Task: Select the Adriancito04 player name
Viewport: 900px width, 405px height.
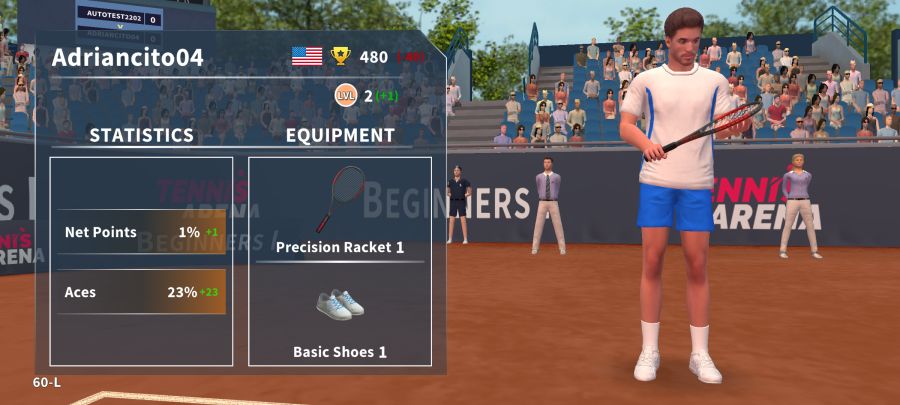Action: tap(127, 58)
